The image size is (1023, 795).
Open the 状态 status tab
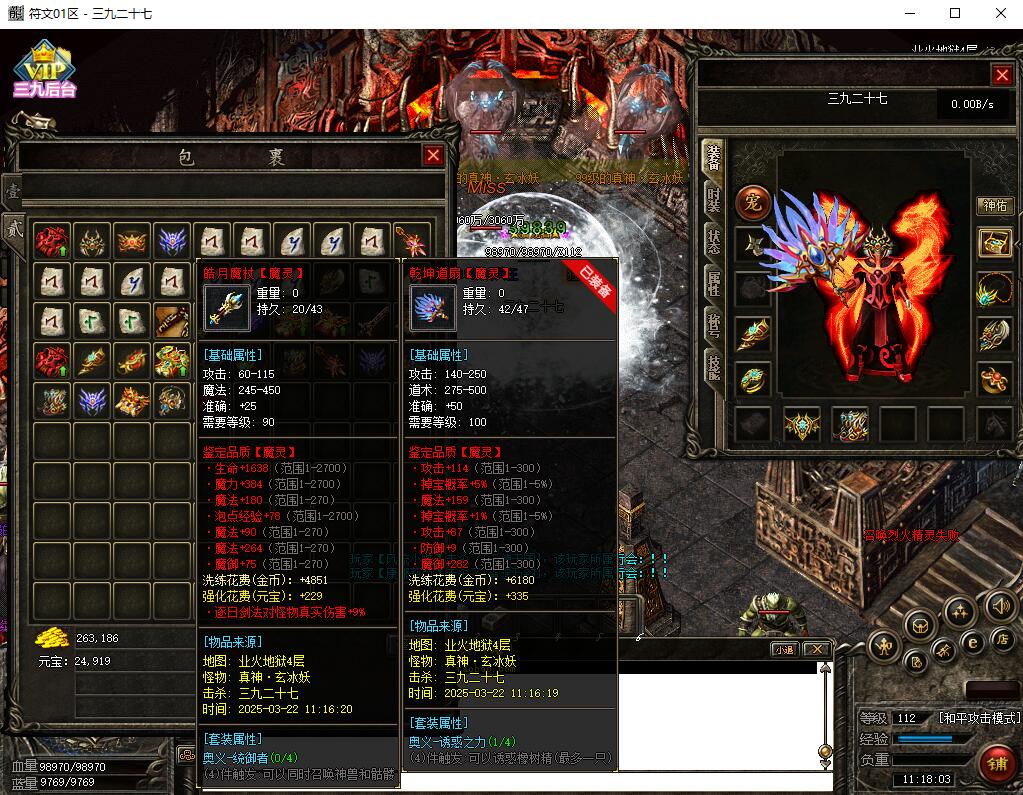point(713,240)
